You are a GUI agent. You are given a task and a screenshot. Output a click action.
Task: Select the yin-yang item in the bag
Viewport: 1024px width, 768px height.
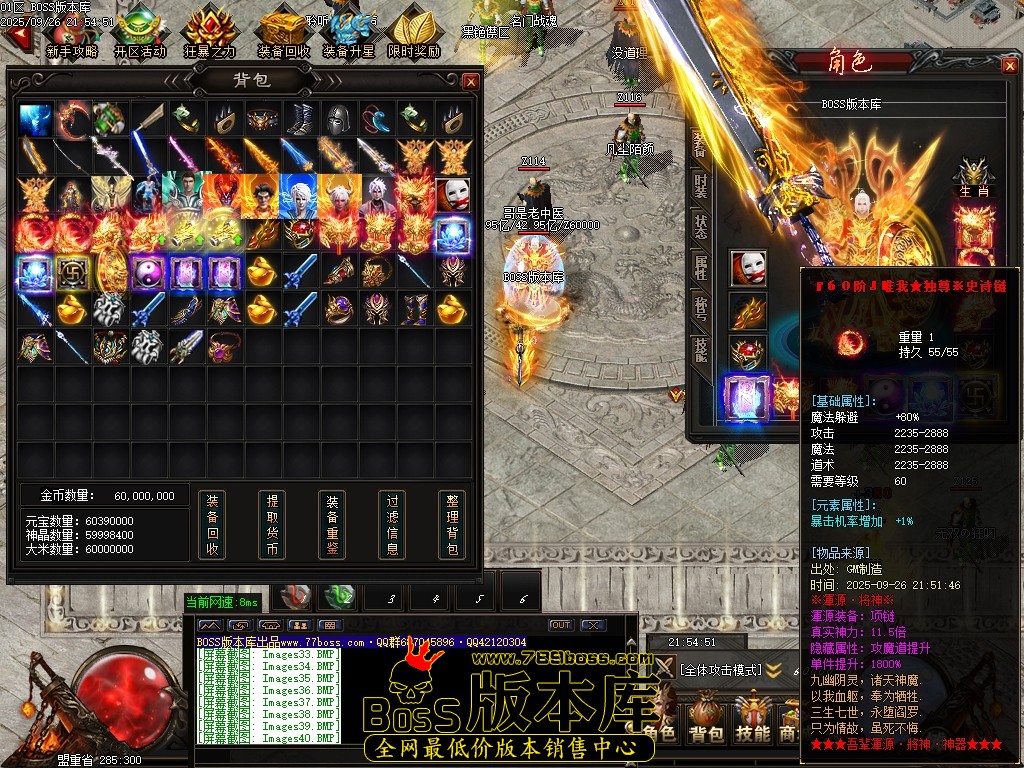tap(148, 271)
